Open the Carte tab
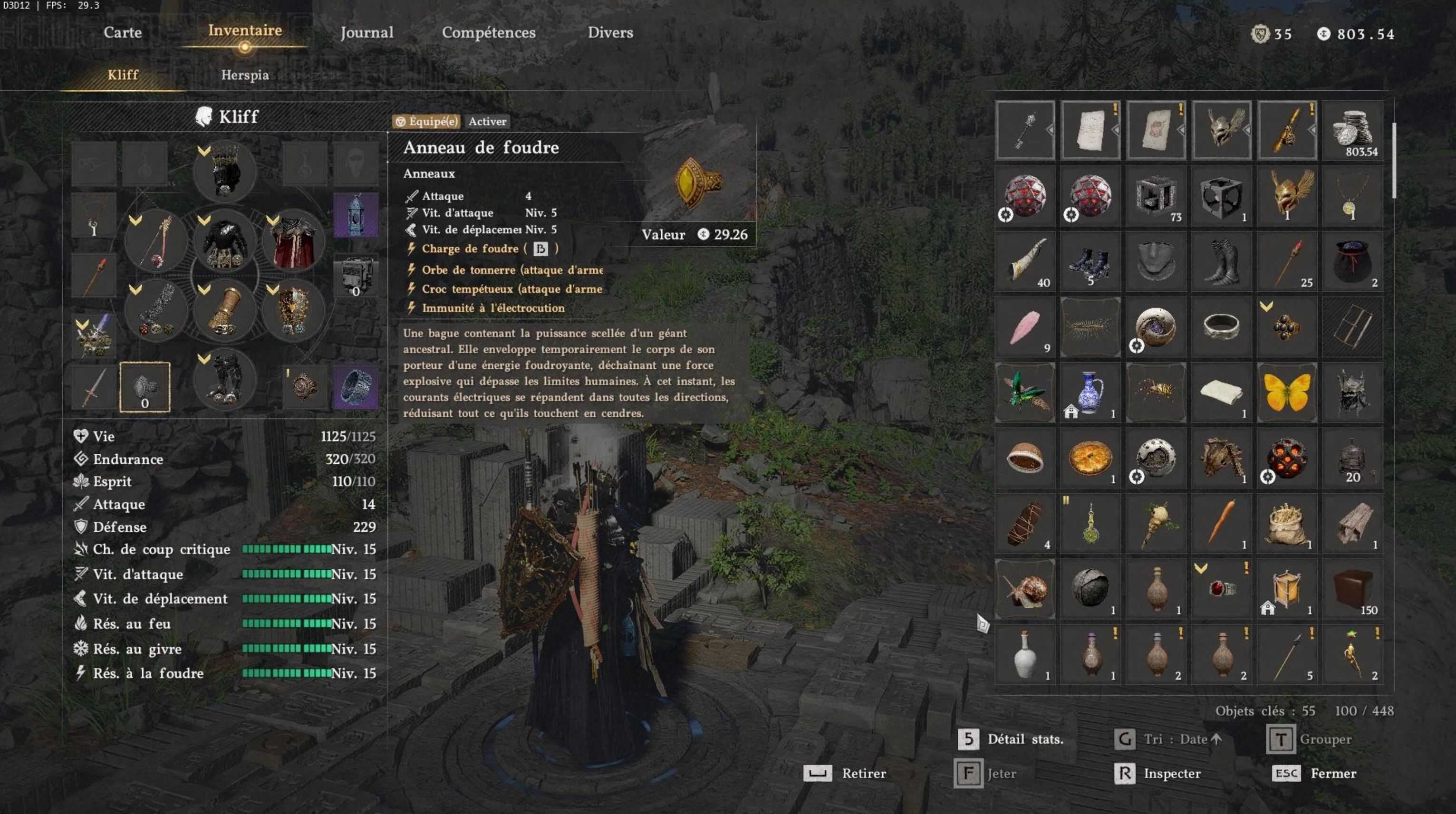This screenshot has width=1456, height=814. pos(123,32)
